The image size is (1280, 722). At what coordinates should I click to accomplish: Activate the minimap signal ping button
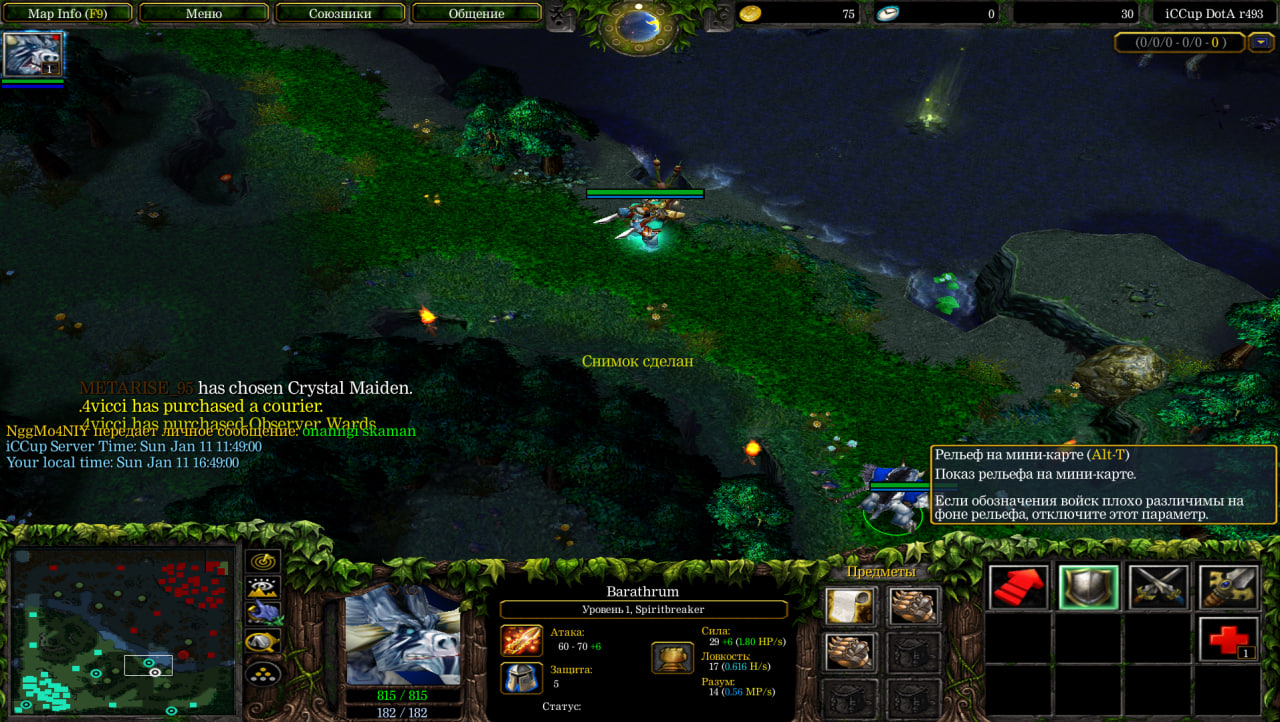click(263, 562)
